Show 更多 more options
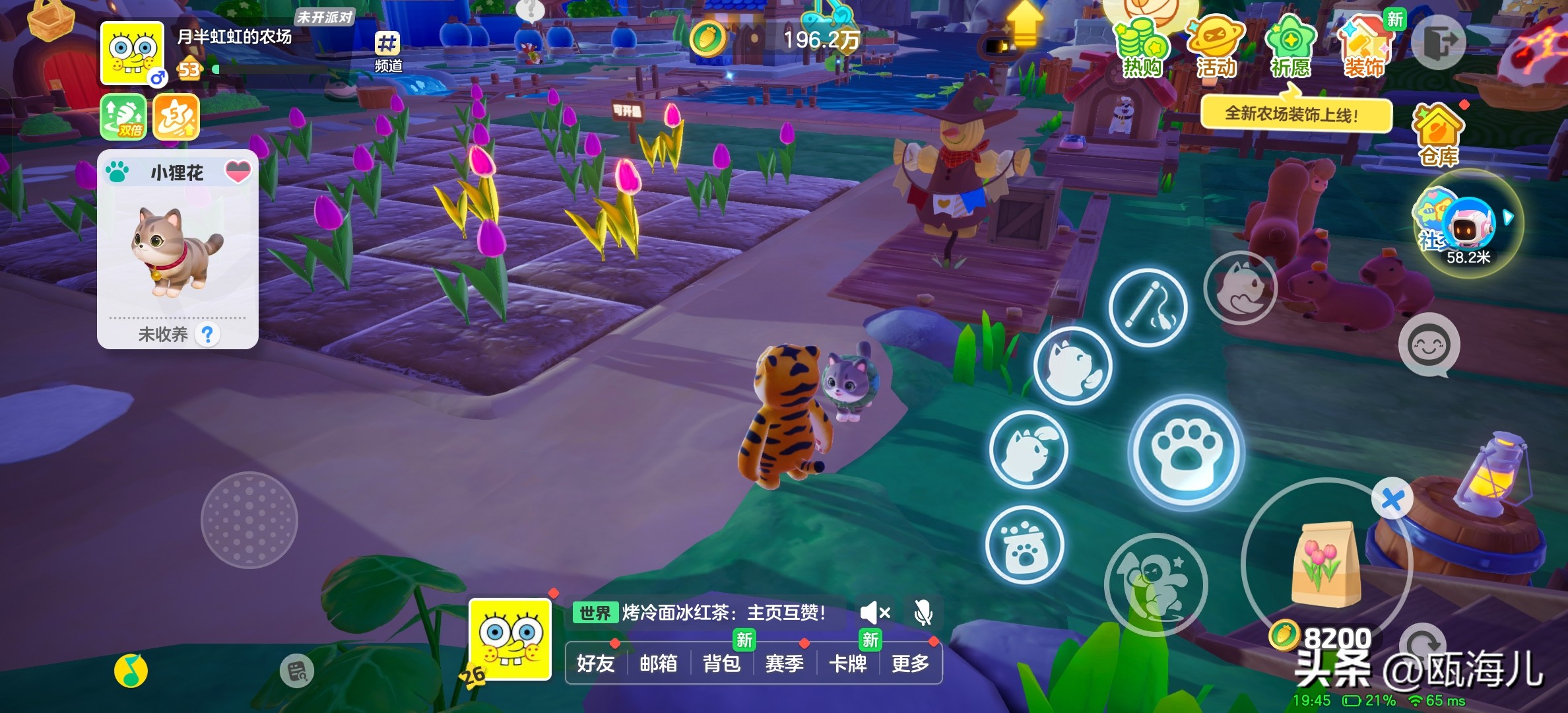This screenshot has width=1568, height=713. click(x=910, y=663)
